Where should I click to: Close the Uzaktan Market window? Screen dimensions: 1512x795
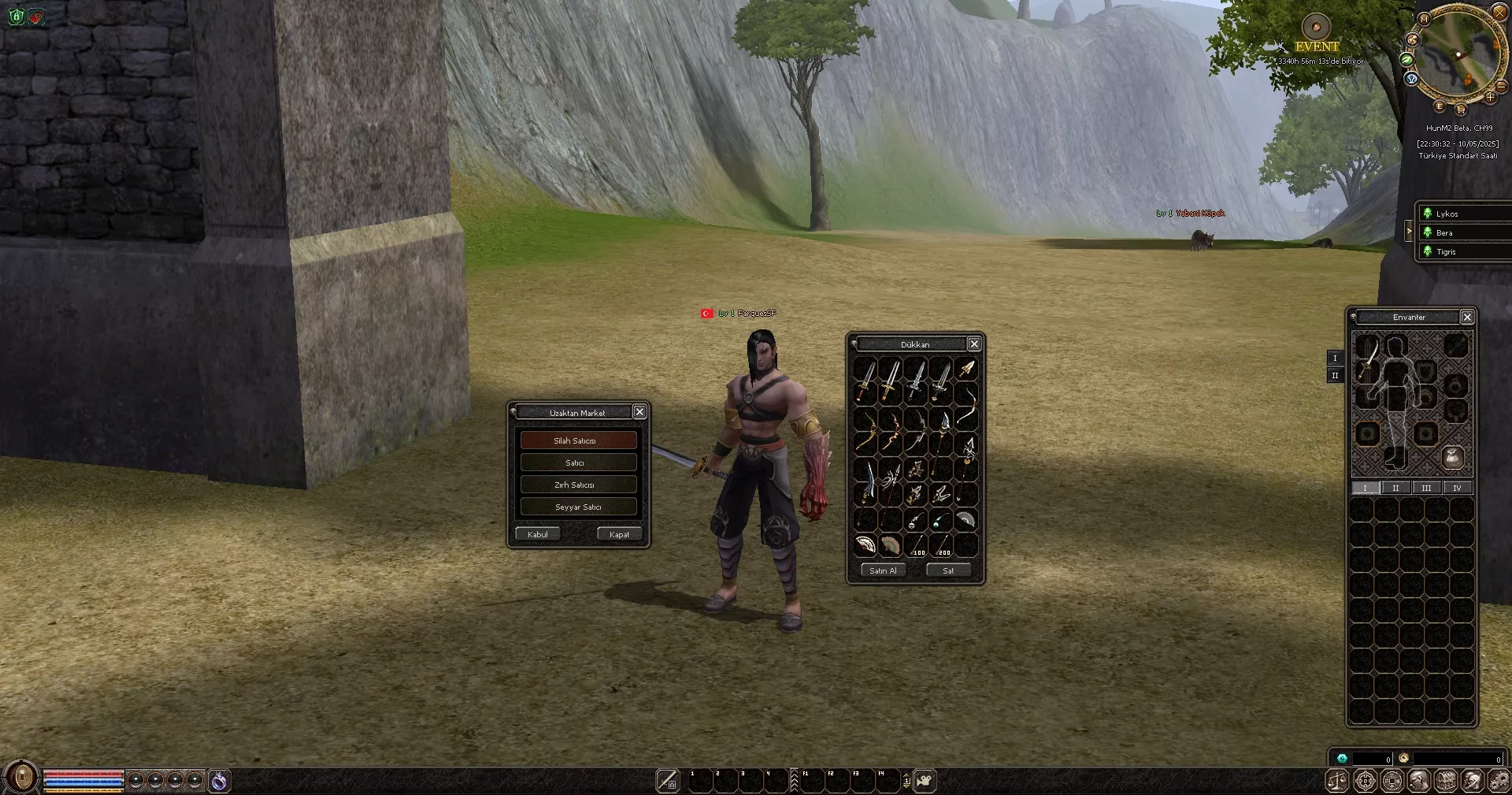[639, 412]
